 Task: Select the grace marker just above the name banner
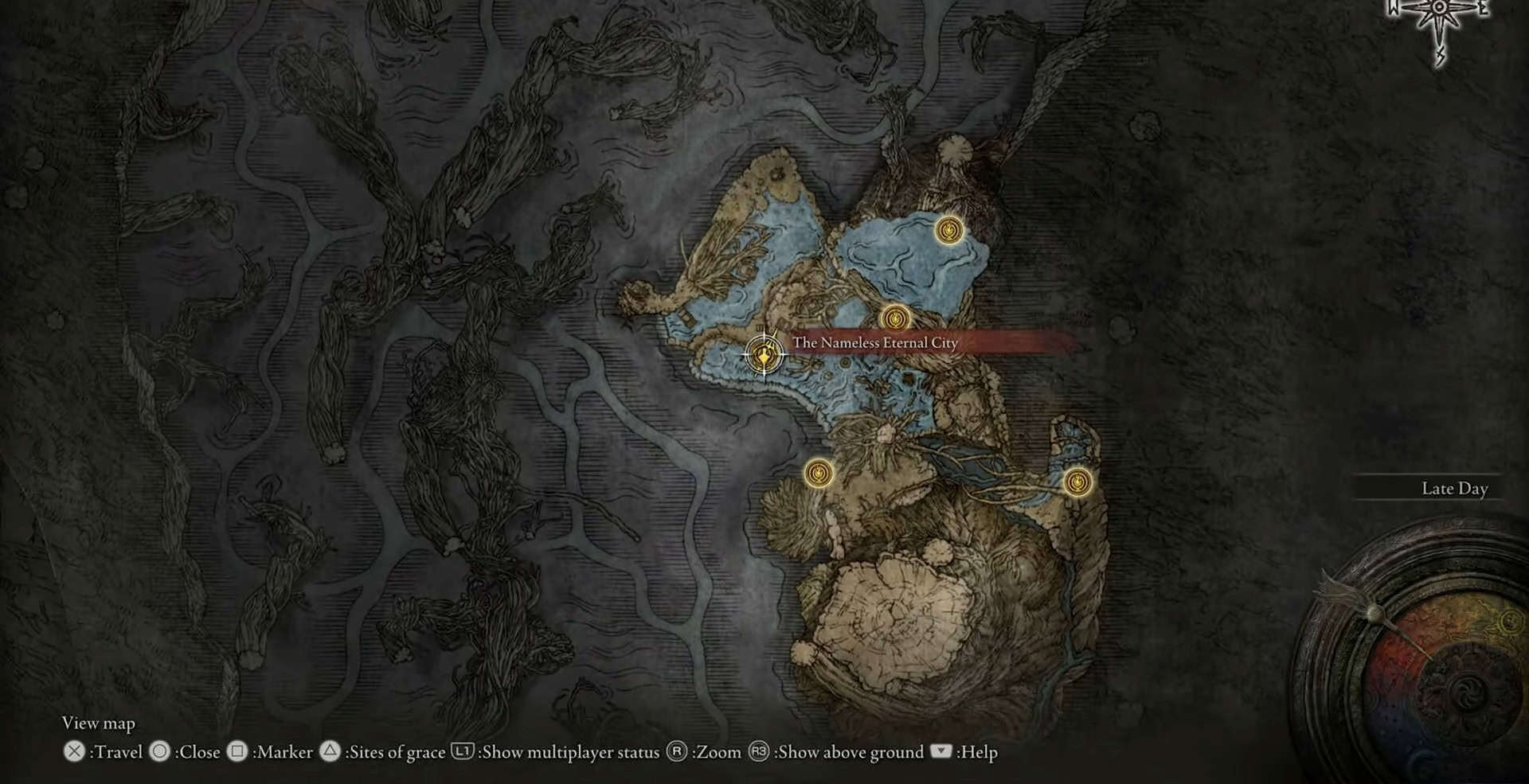896,318
